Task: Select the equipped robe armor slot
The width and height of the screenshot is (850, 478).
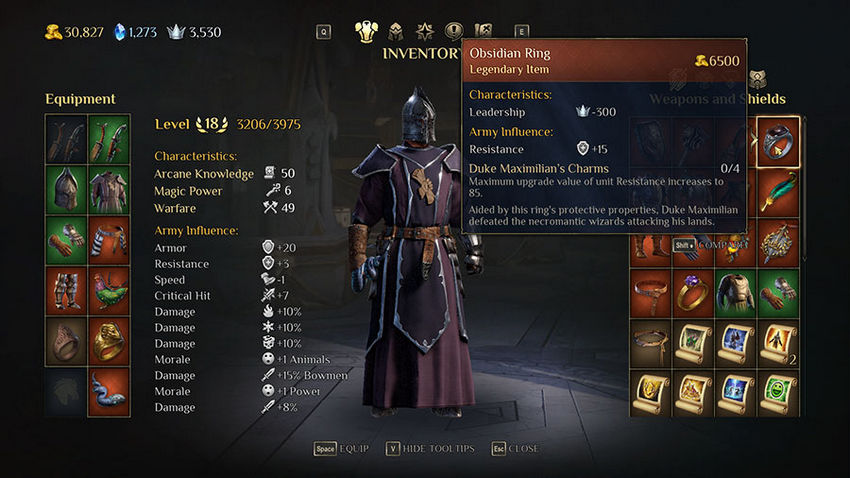Action: [110, 188]
